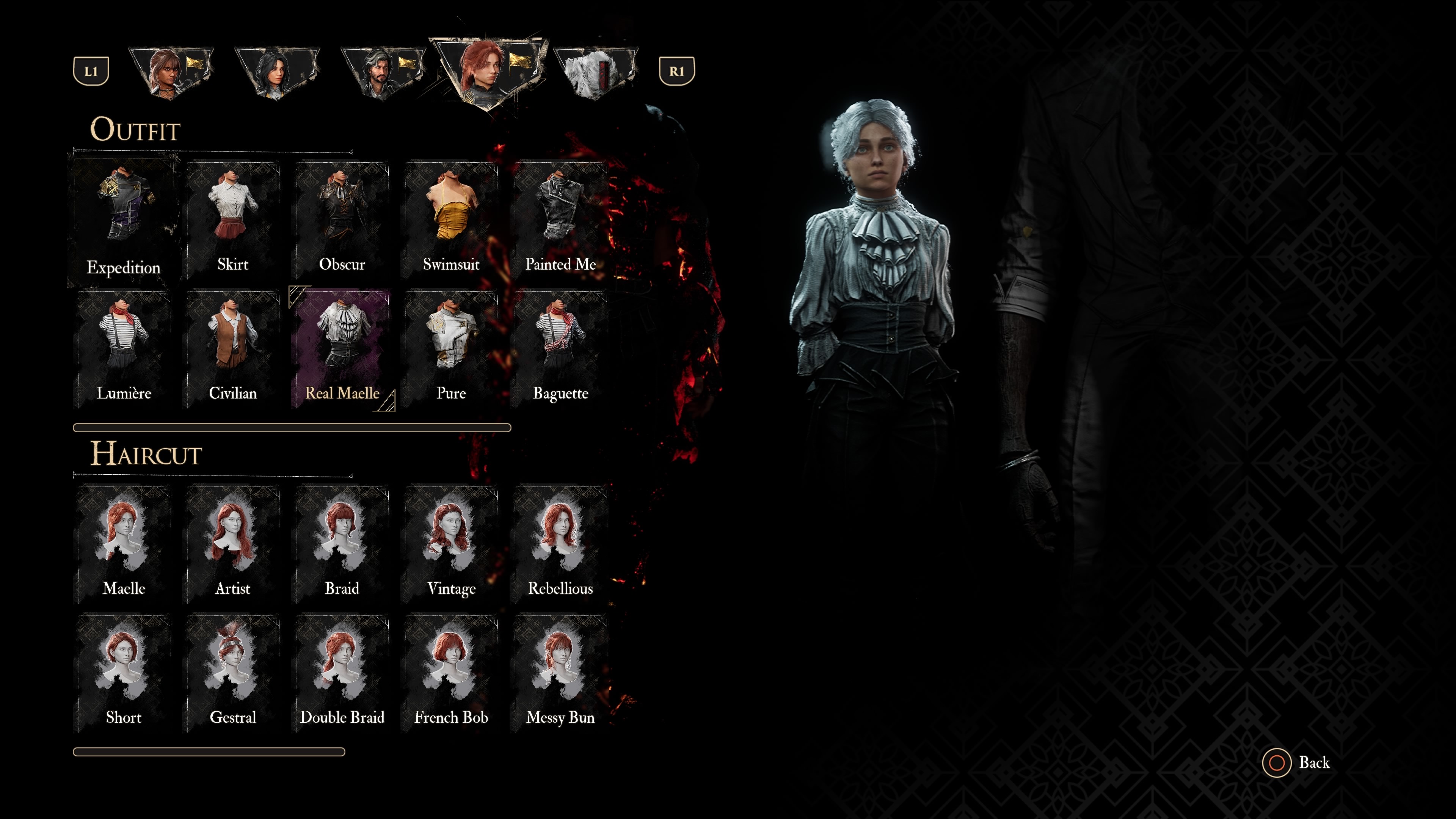
Task: Choose the white Pure outfit
Action: tap(451, 348)
